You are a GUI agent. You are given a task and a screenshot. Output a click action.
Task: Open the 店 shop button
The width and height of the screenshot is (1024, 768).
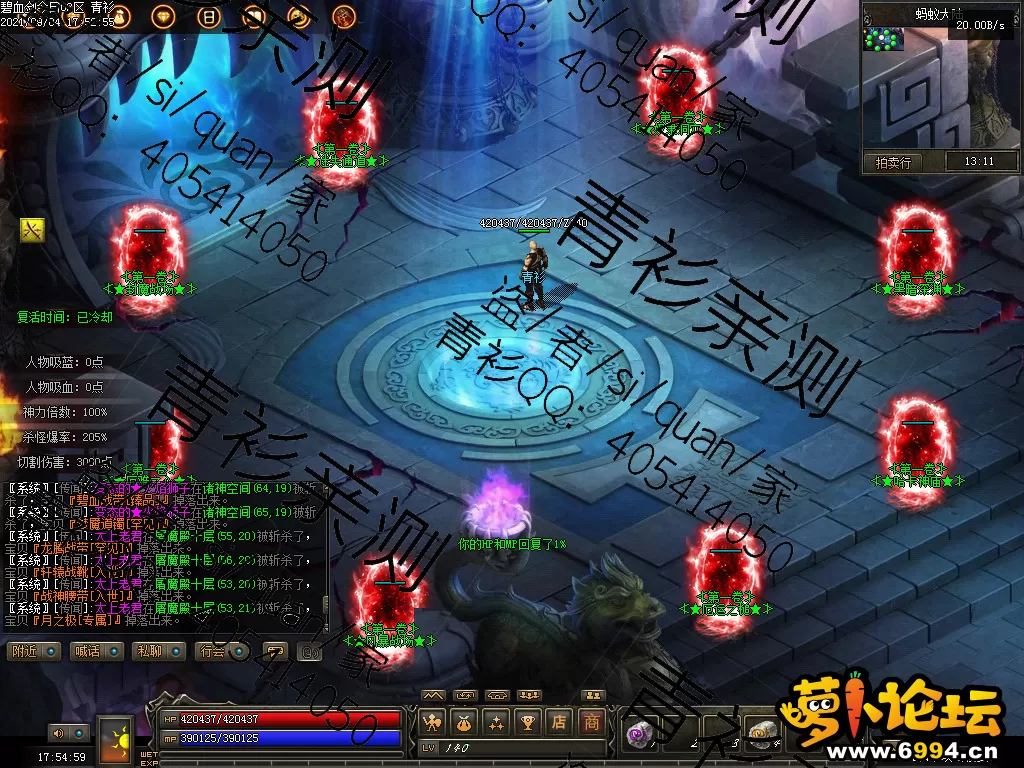coord(560,720)
